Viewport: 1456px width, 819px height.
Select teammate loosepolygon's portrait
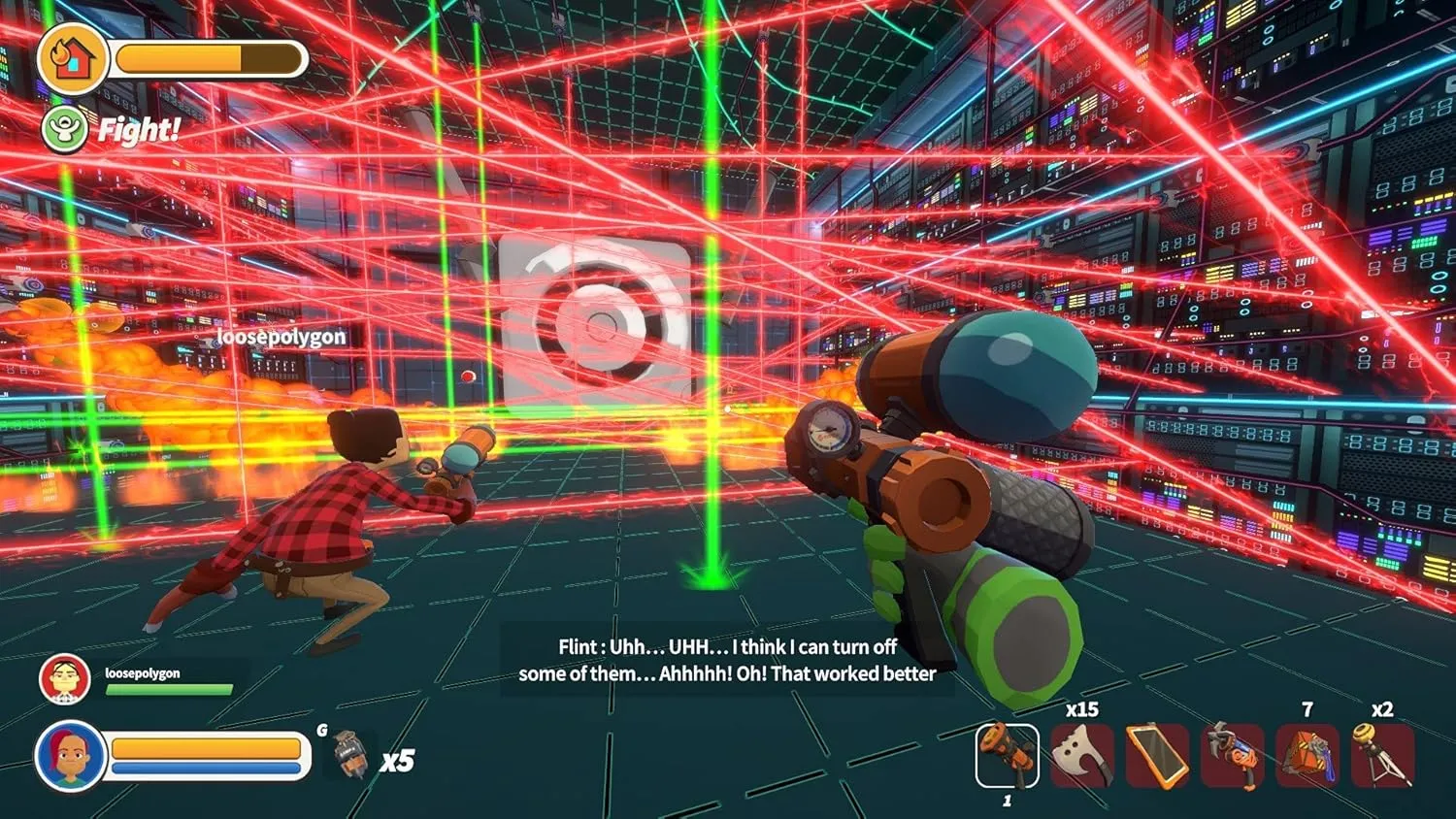point(64,679)
